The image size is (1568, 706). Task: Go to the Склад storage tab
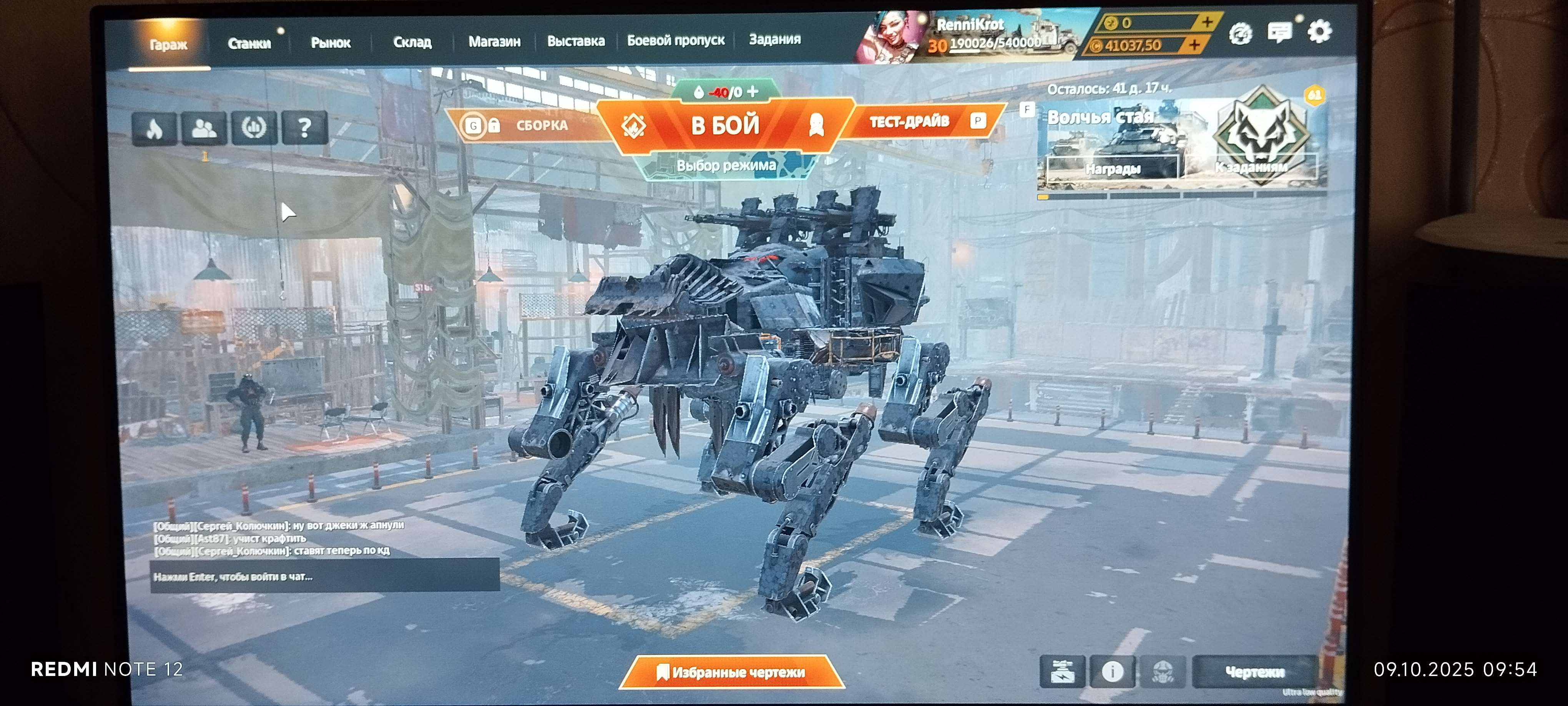tap(412, 42)
